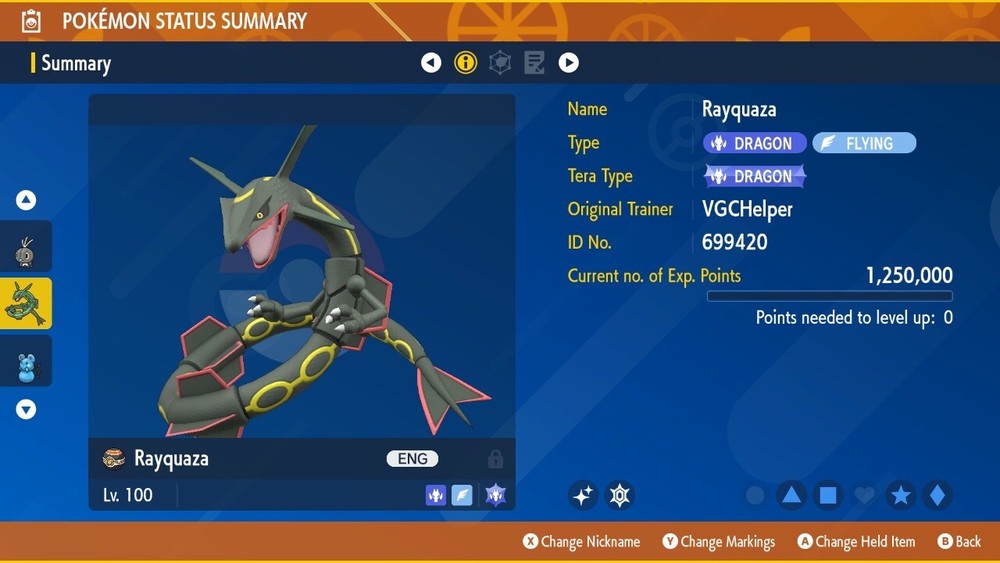
Task: Toggle the heart marking
Action: [864, 495]
